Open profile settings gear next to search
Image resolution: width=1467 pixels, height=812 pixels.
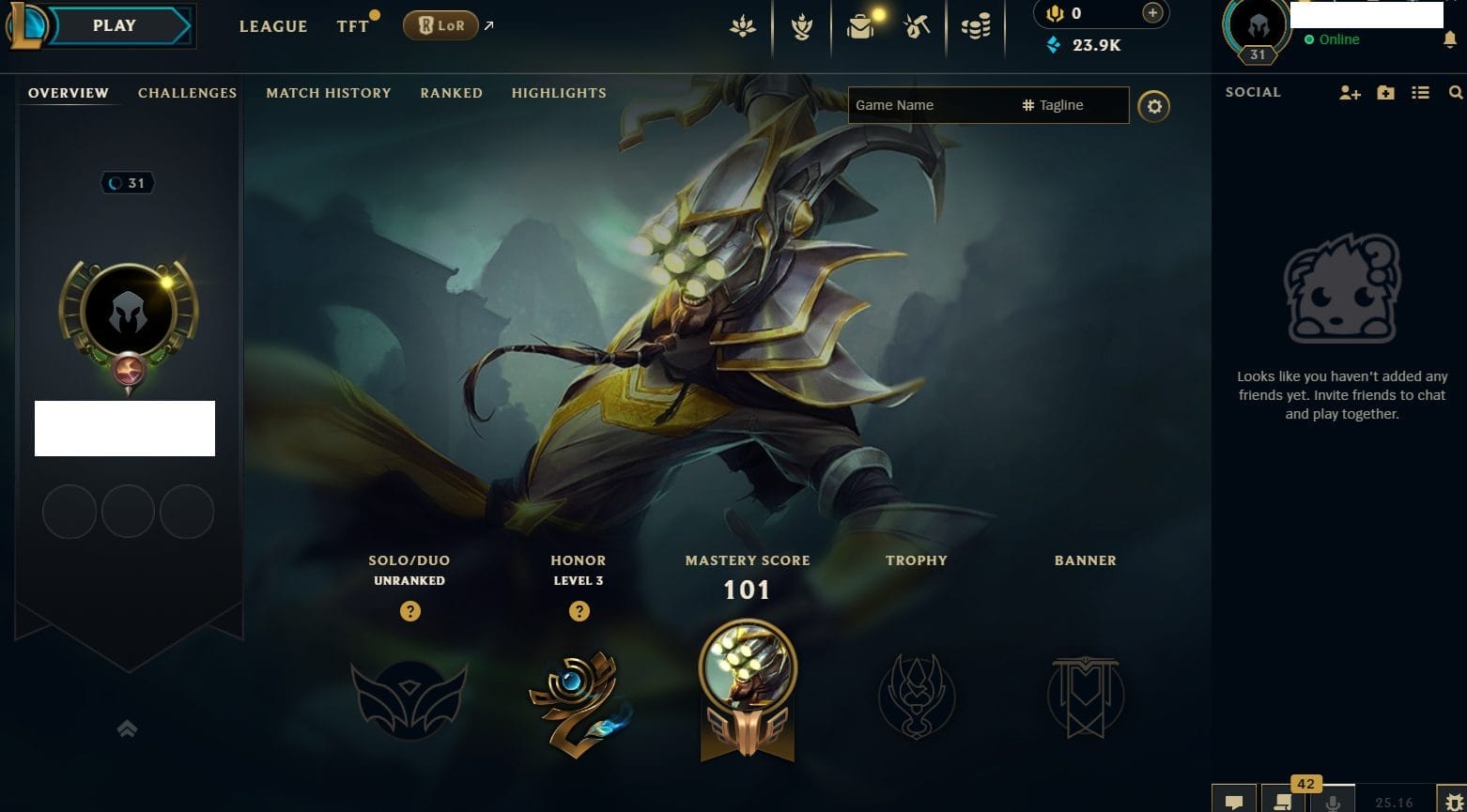coord(1154,106)
